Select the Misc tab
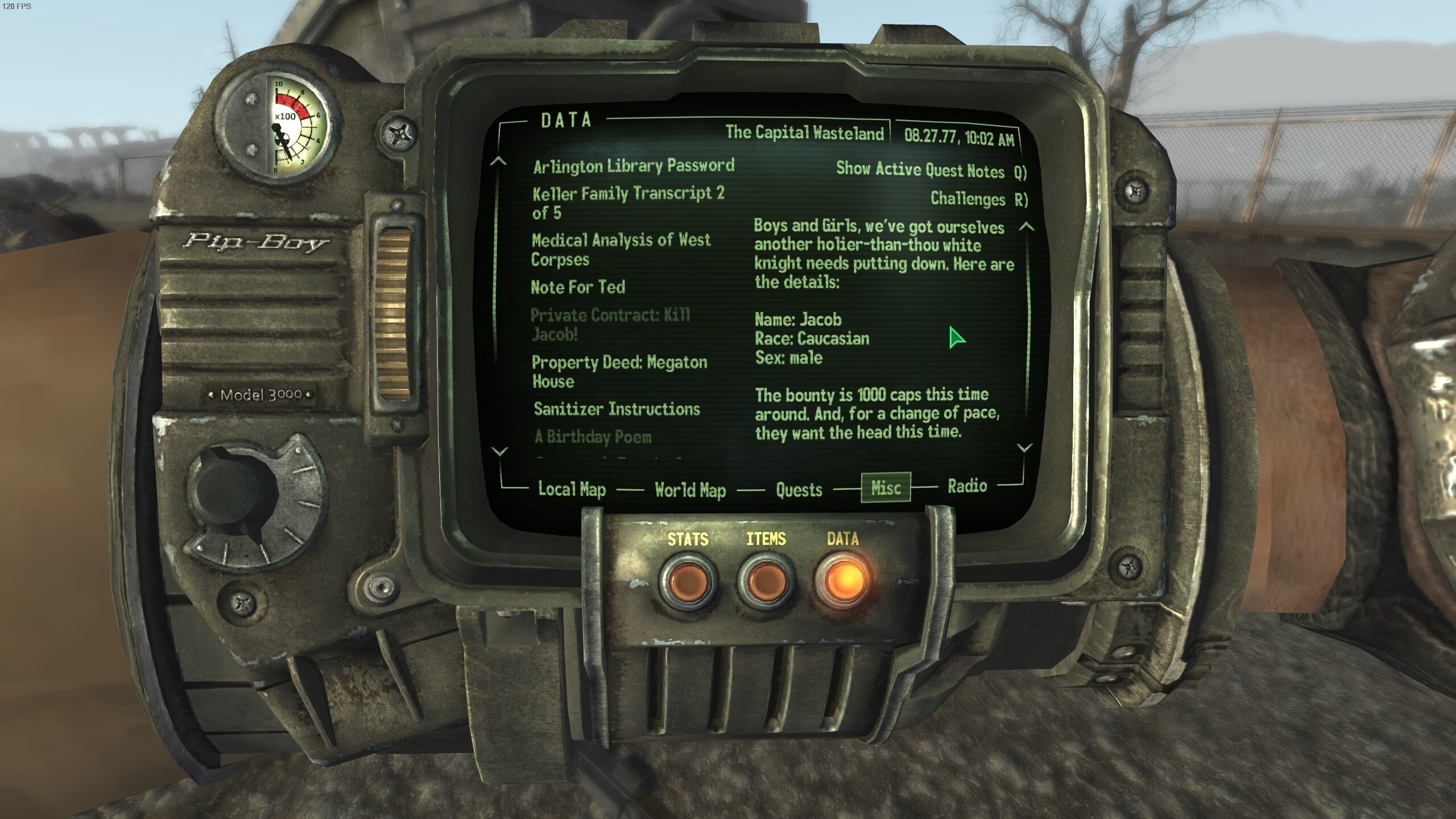Viewport: 1456px width, 819px height. [x=886, y=487]
